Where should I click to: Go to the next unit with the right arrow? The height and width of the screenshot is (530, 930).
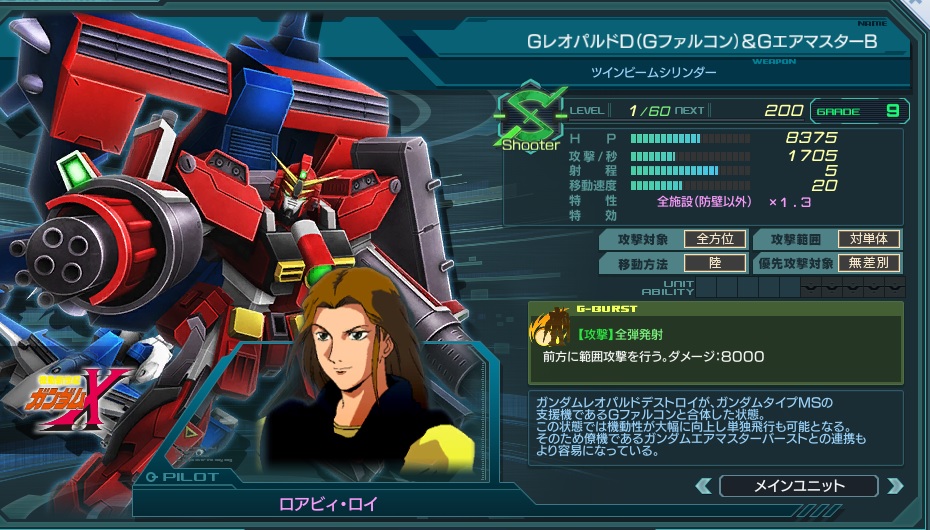pyautogui.click(x=894, y=487)
